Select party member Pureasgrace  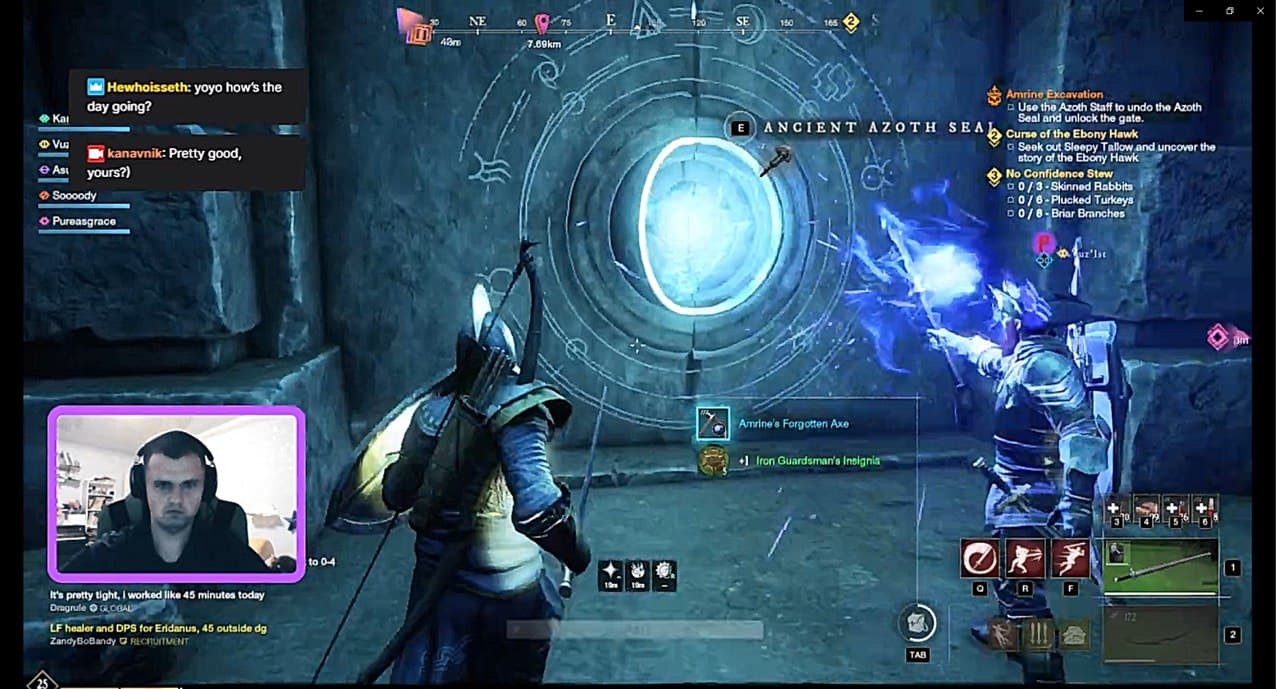pos(84,221)
